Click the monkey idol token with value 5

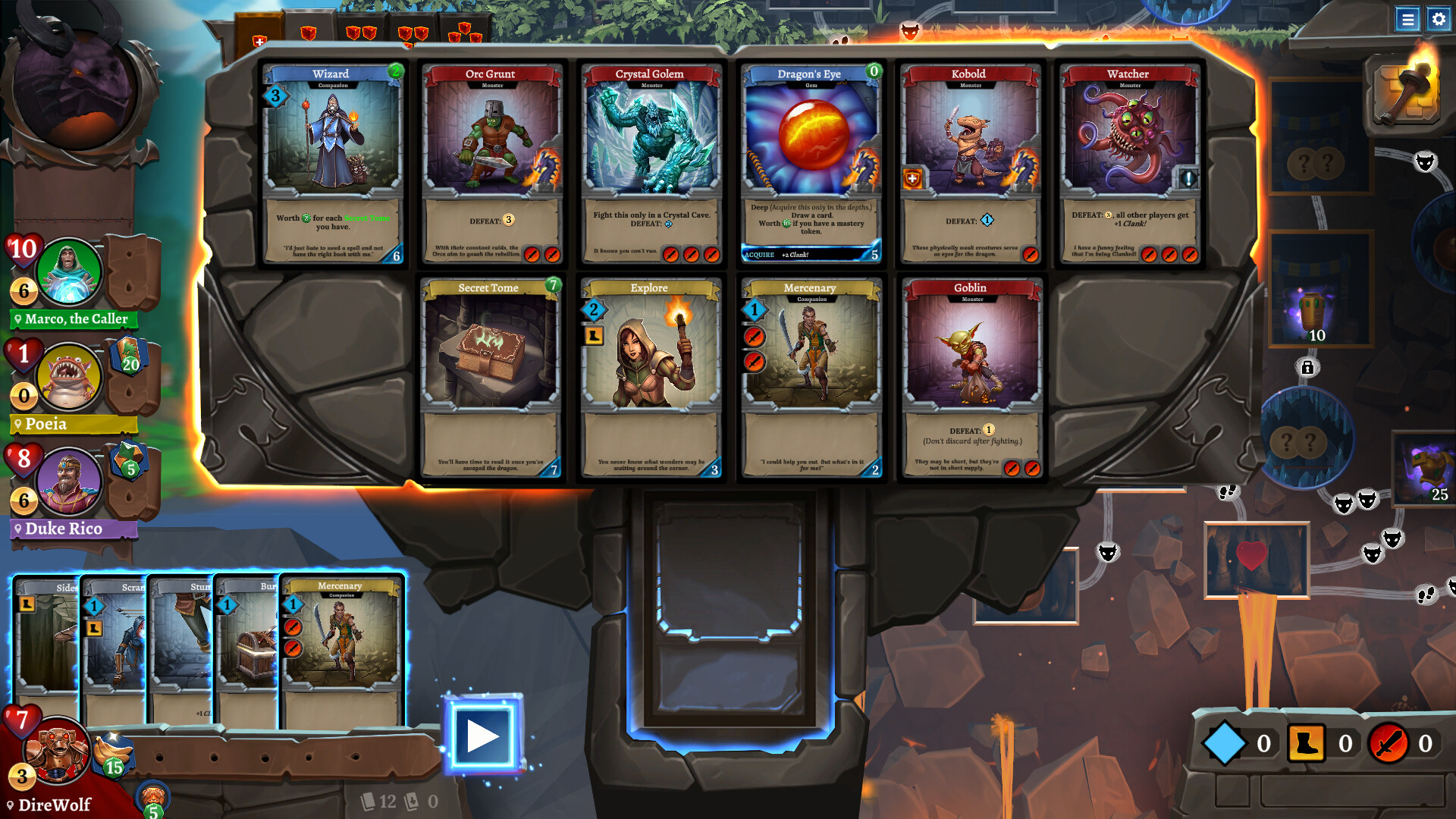[152, 796]
